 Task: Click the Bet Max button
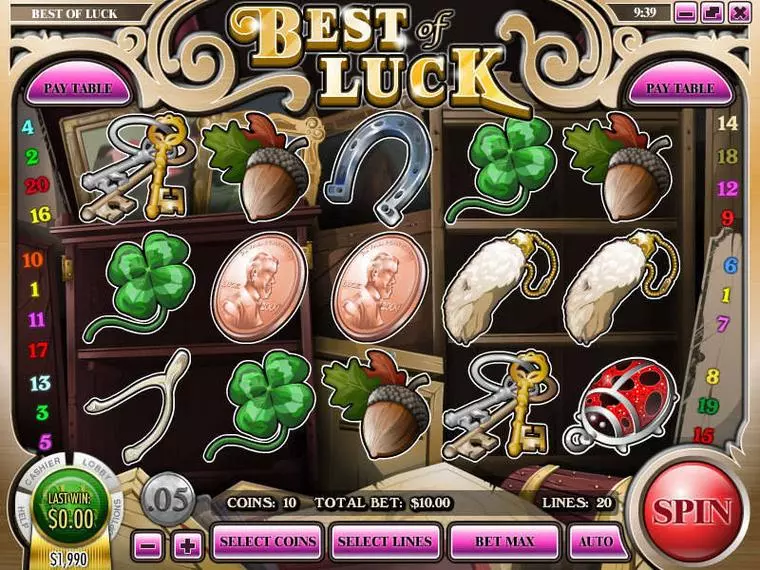click(504, 541)
